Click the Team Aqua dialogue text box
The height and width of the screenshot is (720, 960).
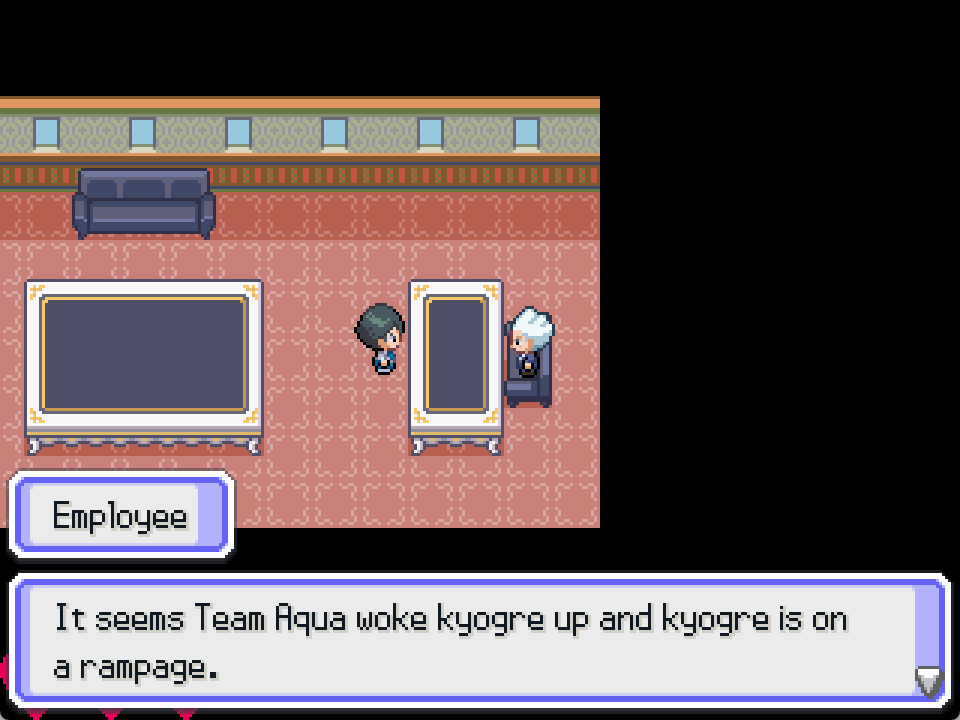pos(470,641)
